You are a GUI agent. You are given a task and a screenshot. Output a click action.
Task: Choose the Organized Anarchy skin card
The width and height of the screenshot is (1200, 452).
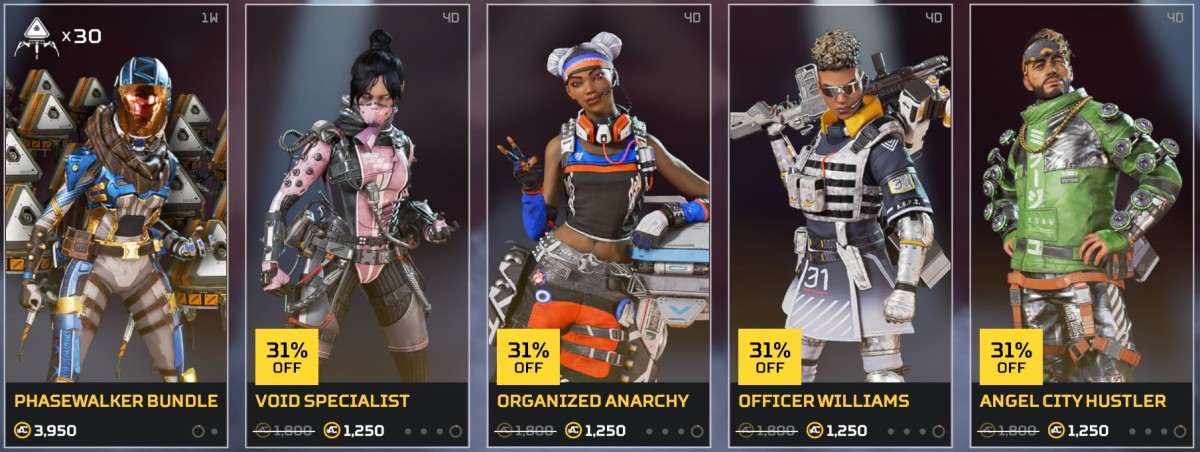tap(599, 225)
